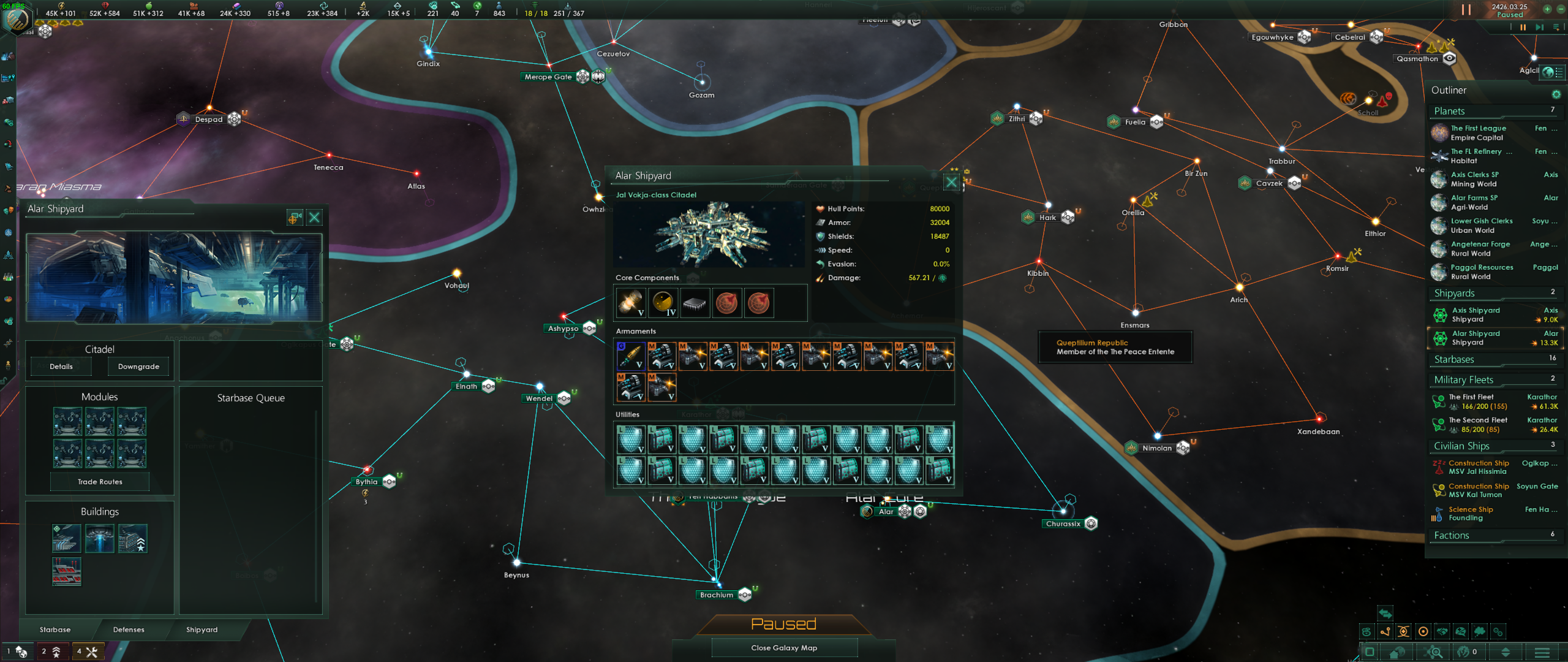Select a large shield module under Utilities
This screenshot has height=662, width=1568.
pos(631,439)
